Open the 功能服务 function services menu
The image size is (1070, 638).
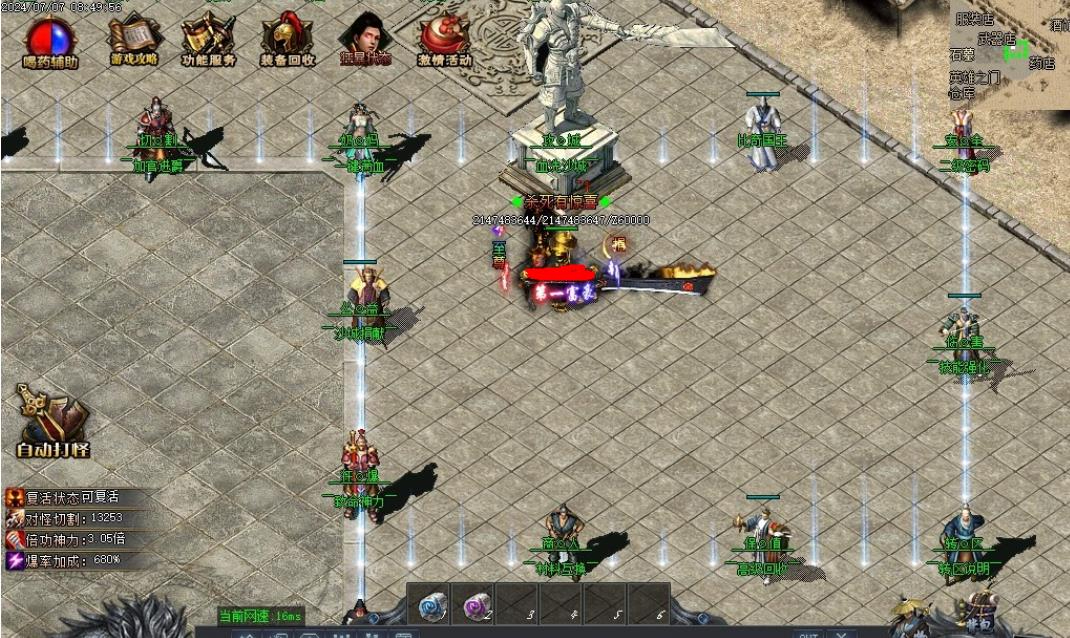pyautogui.click(x=209, y=38)
